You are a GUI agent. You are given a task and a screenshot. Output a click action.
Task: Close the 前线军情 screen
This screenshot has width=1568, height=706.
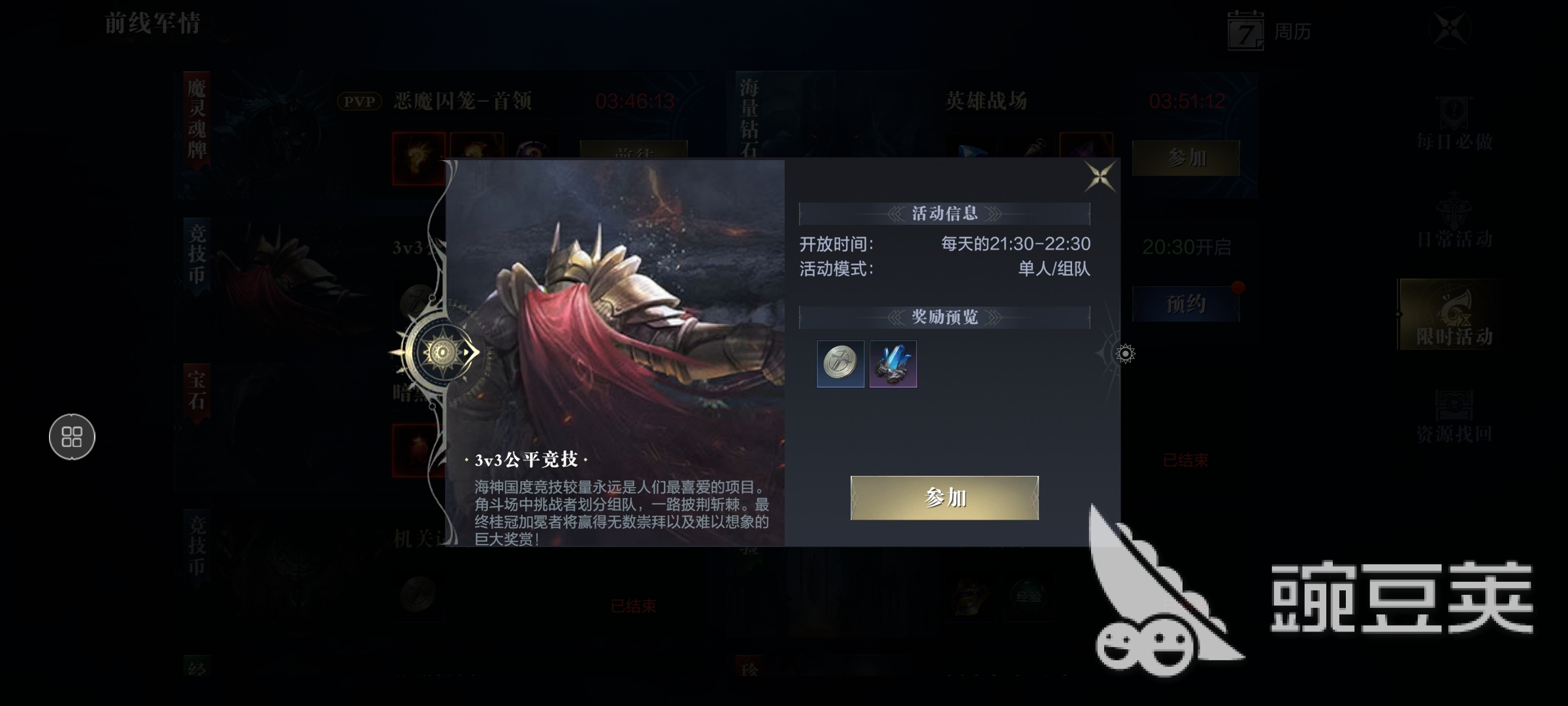(1450, 28)
